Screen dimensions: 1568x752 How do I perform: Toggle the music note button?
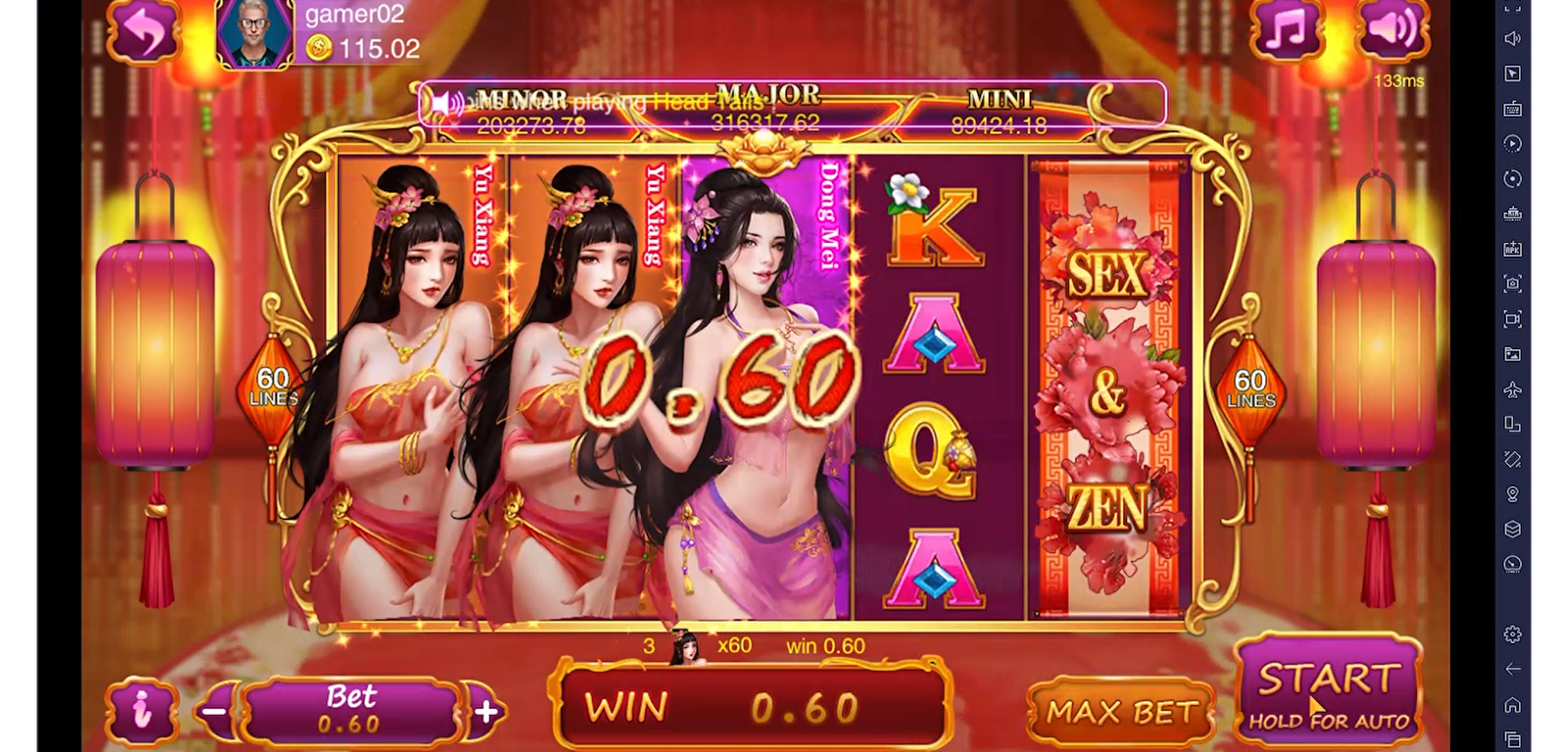pos(1286,30)
